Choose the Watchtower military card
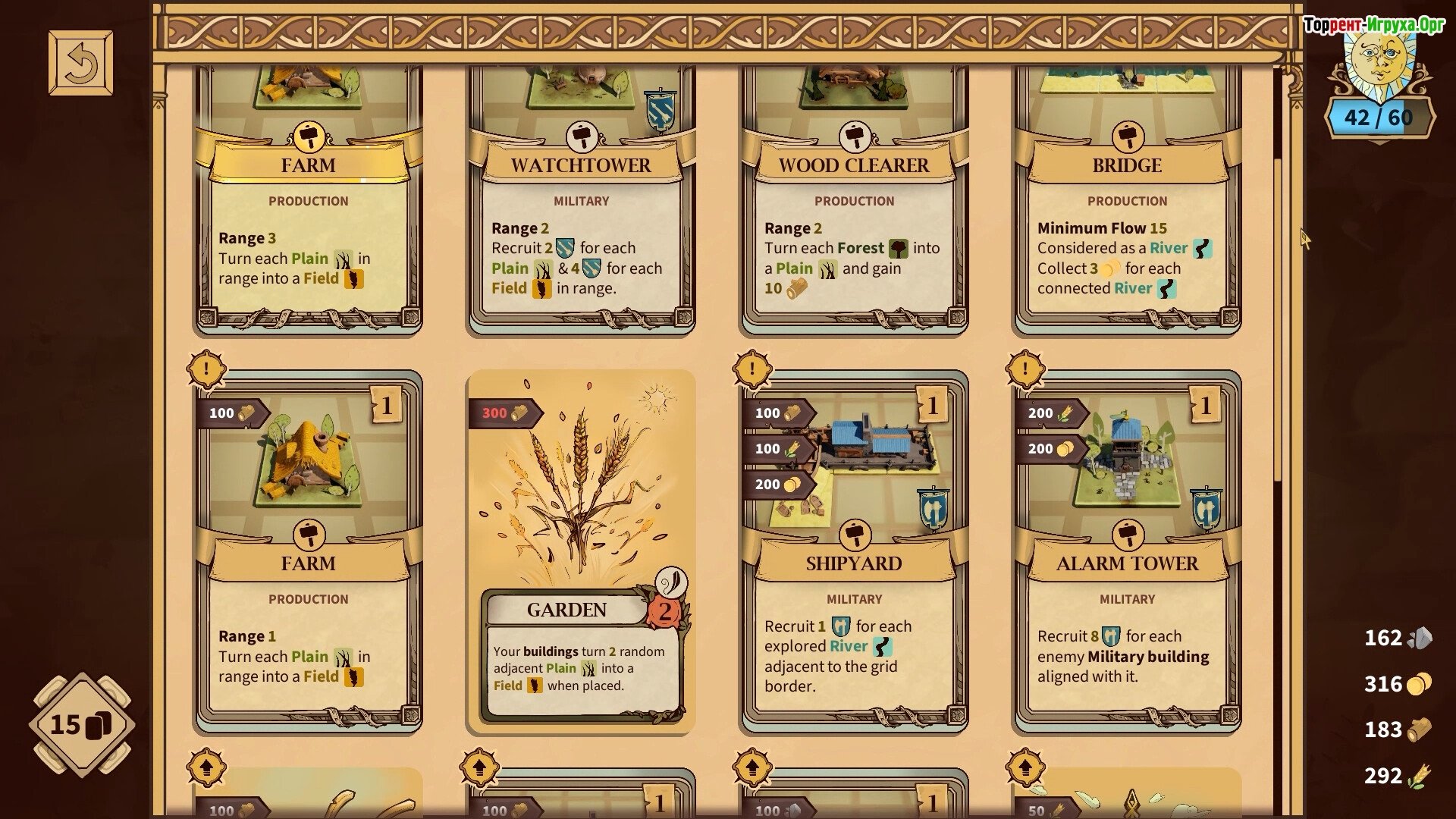This screenshot has height=819, width=1456. (581, 227)
